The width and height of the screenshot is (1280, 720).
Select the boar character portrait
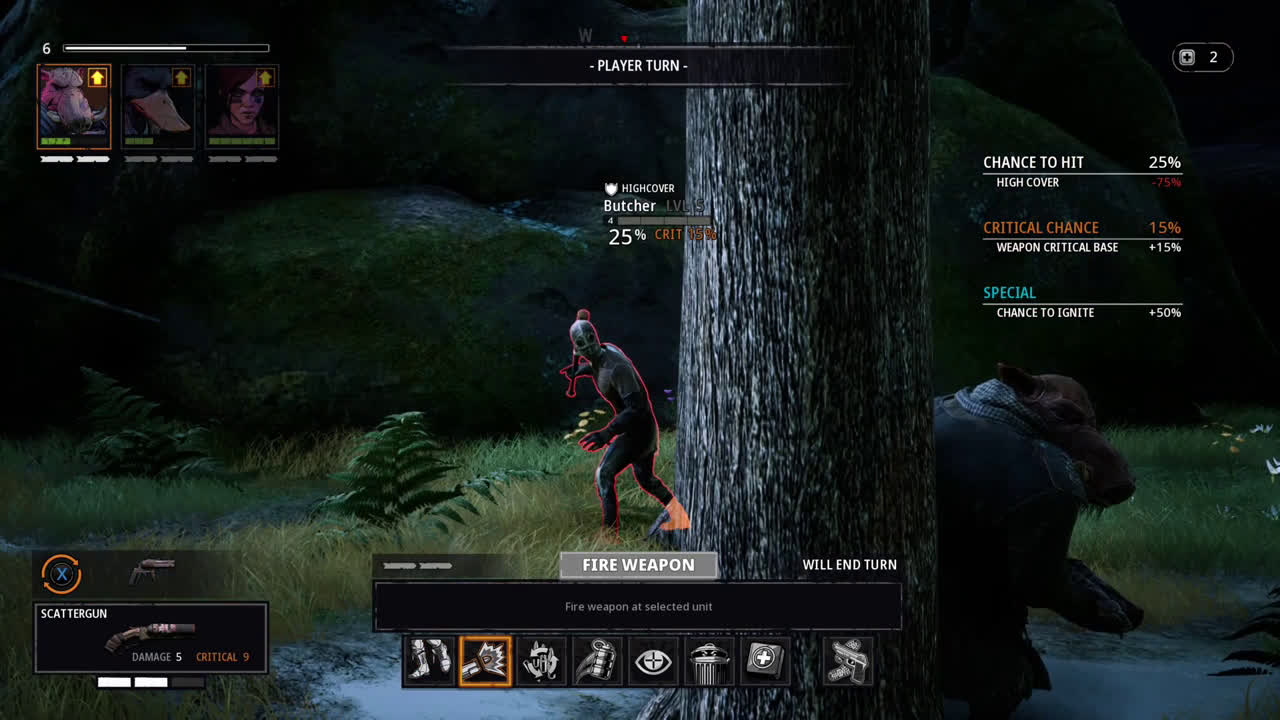click(73, 108)
